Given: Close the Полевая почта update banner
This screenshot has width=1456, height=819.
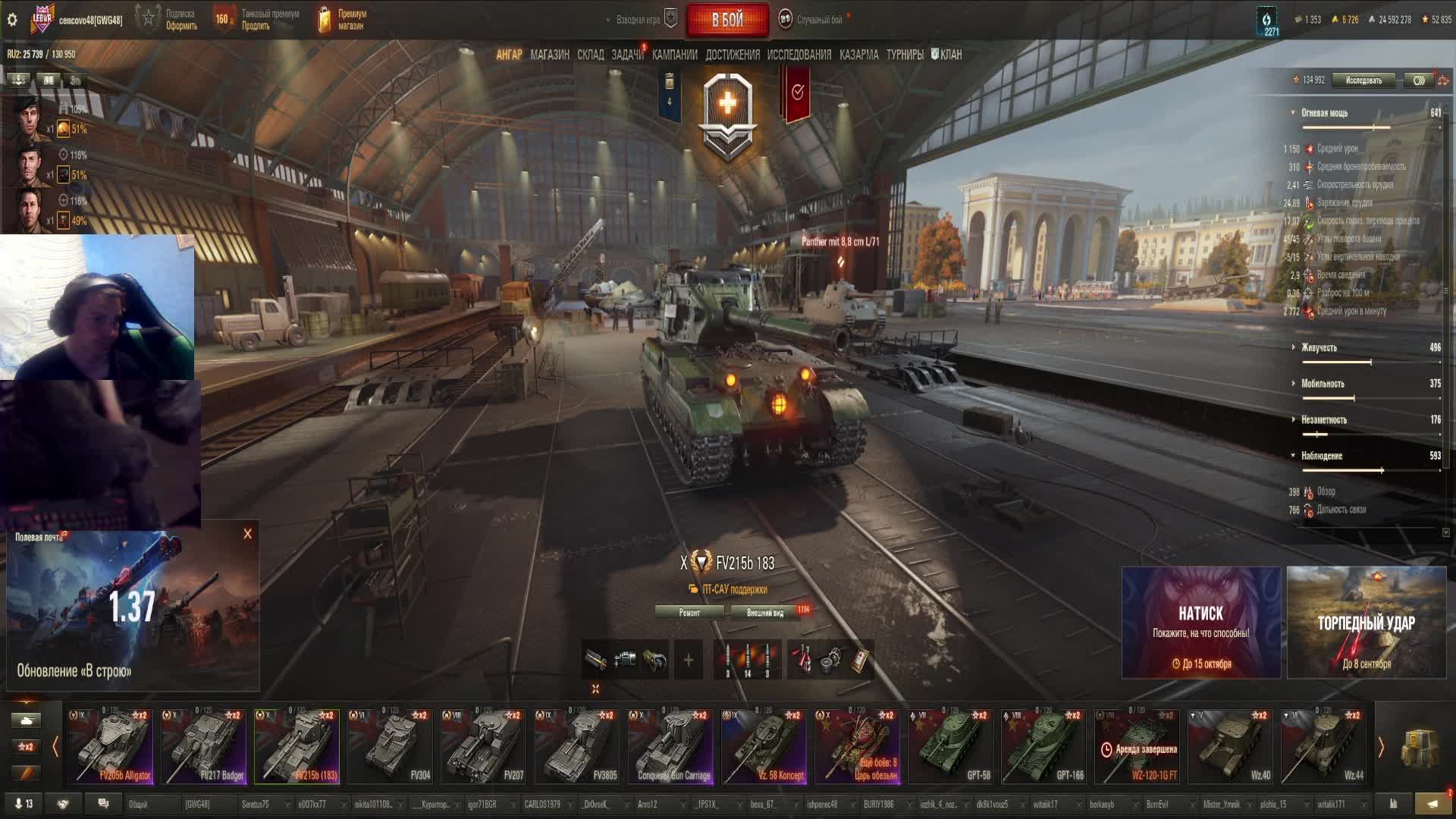Looking at the screenshot, I should [247, 534].
